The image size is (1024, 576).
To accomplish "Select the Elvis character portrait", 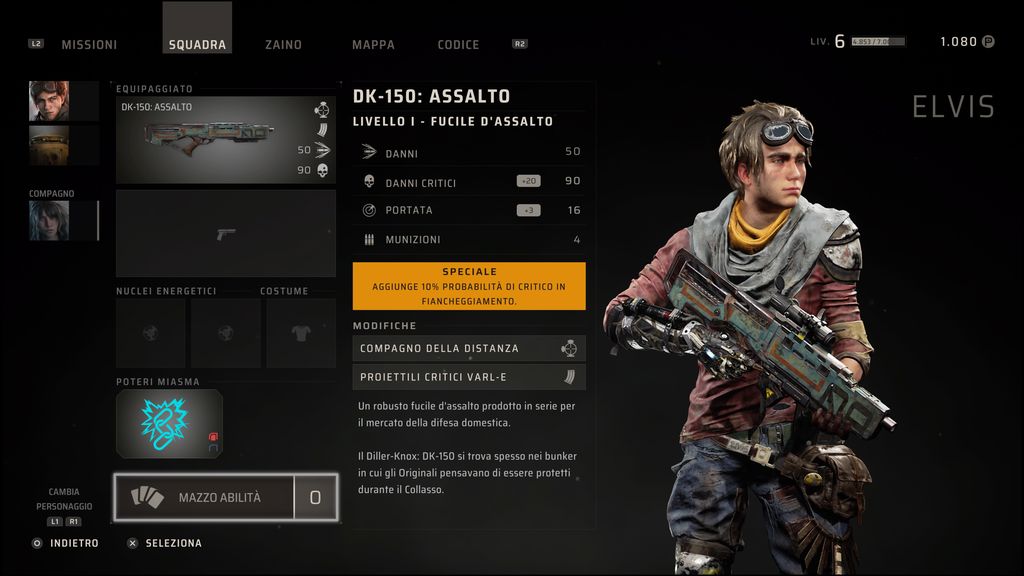I will (x=49, y=101).
